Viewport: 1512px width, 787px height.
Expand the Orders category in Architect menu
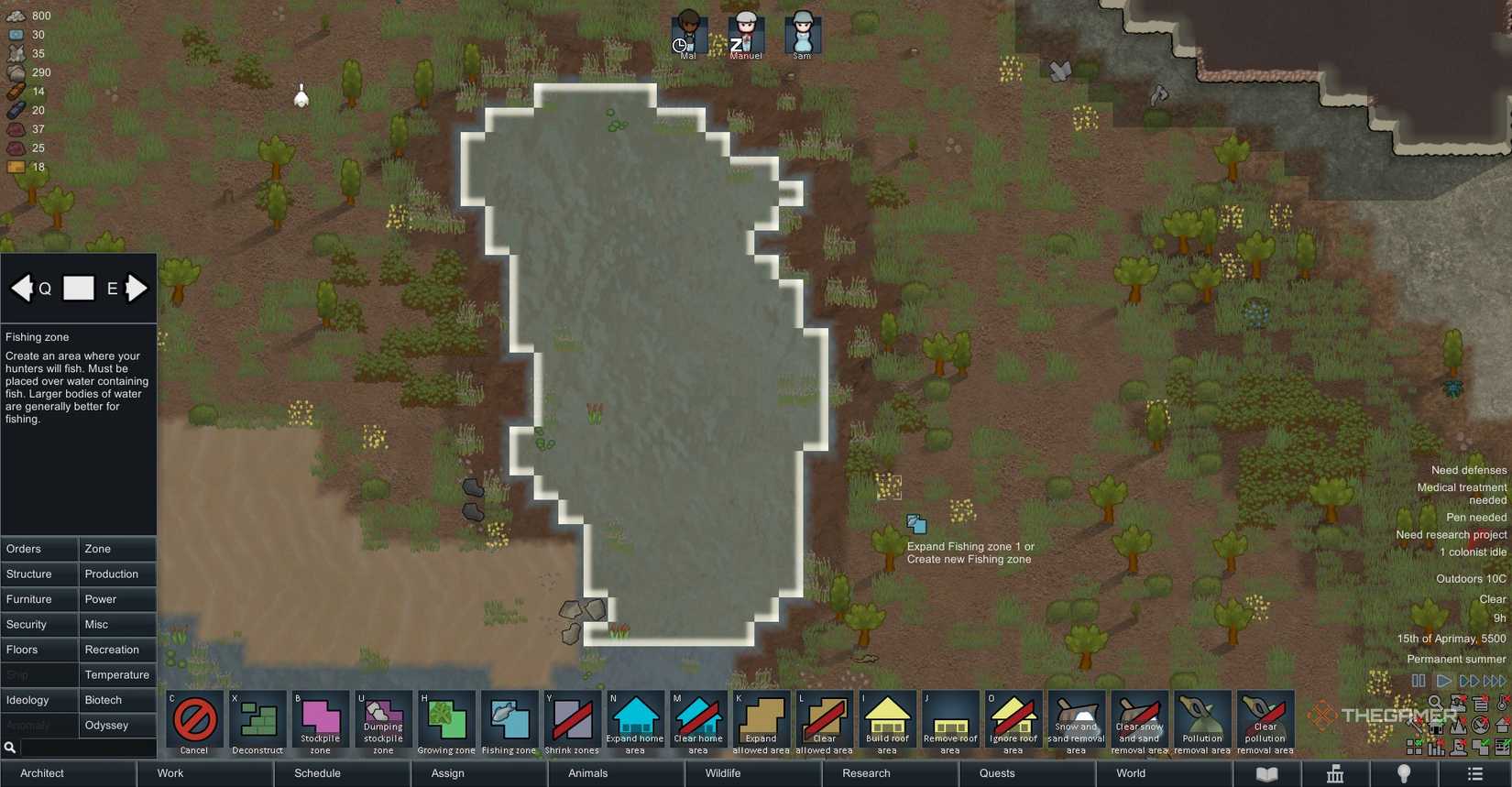38,549
